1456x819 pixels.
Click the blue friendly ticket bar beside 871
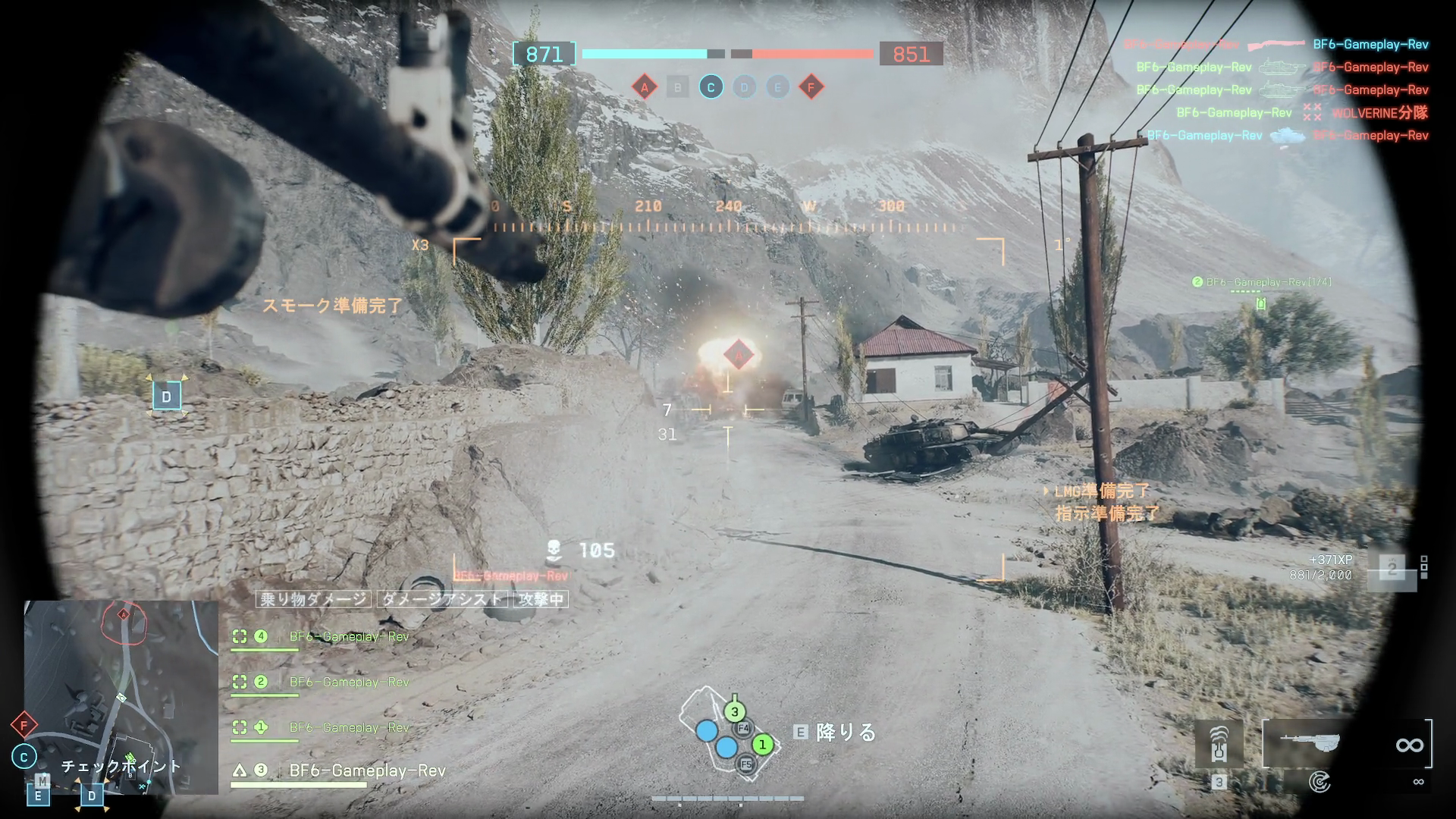643,54
